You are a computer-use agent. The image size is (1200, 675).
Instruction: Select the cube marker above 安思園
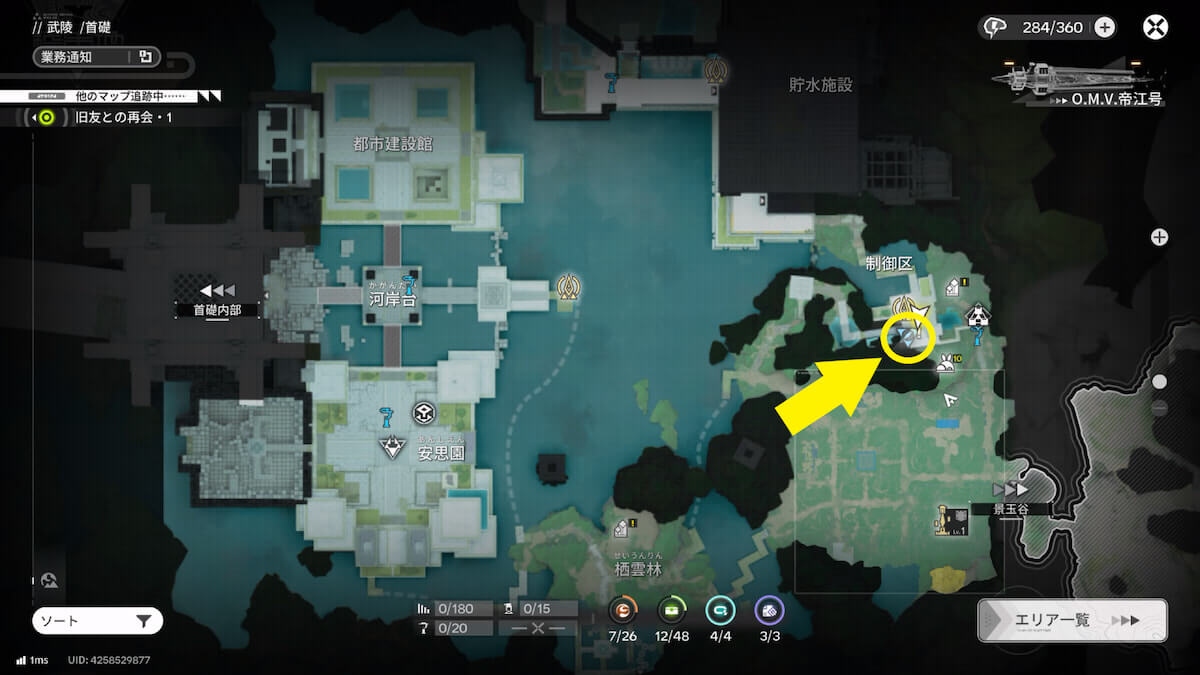click(424, 413)
